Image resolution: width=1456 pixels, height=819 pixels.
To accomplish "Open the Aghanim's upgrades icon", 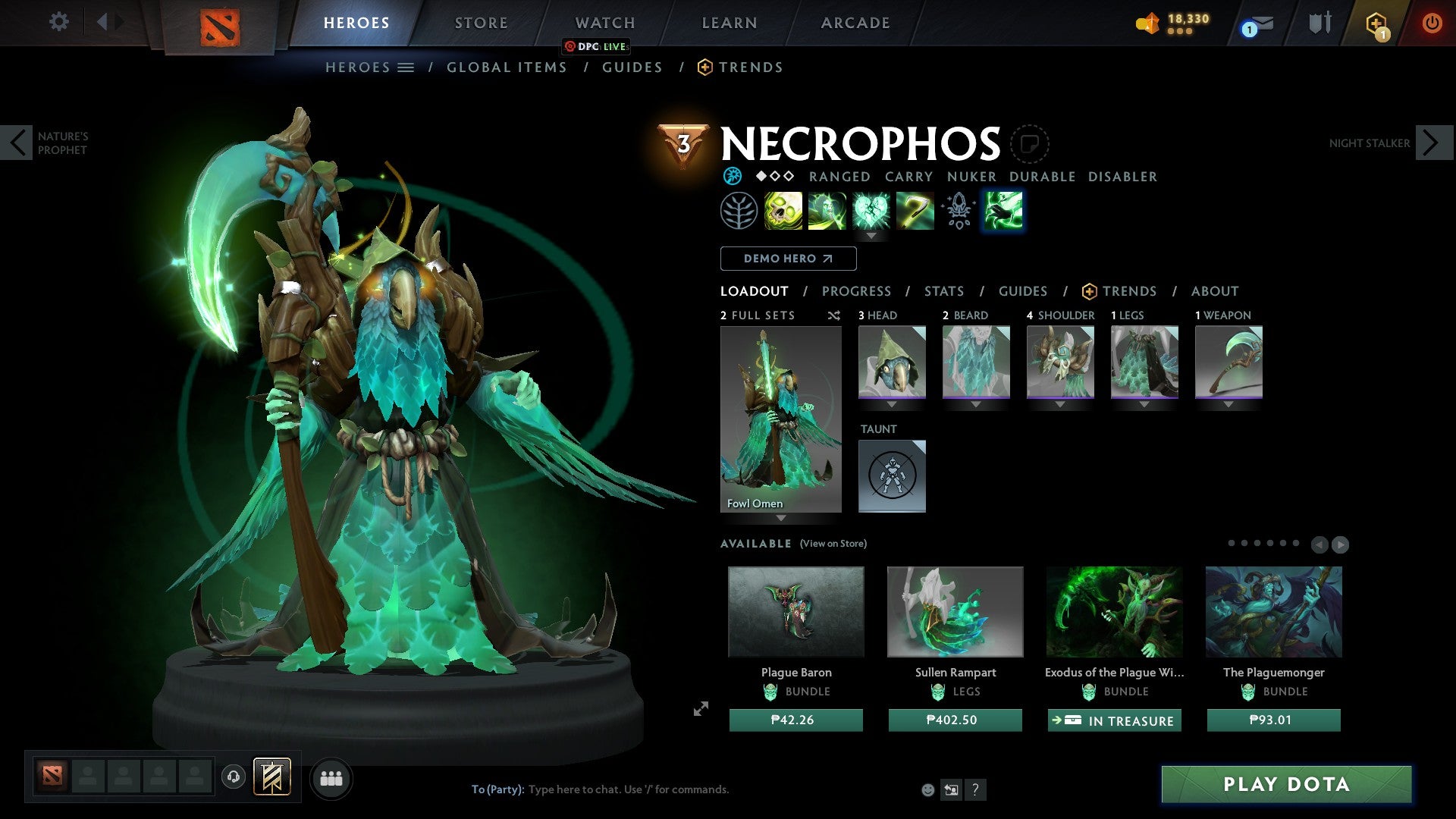I will [x=957, y=211].
